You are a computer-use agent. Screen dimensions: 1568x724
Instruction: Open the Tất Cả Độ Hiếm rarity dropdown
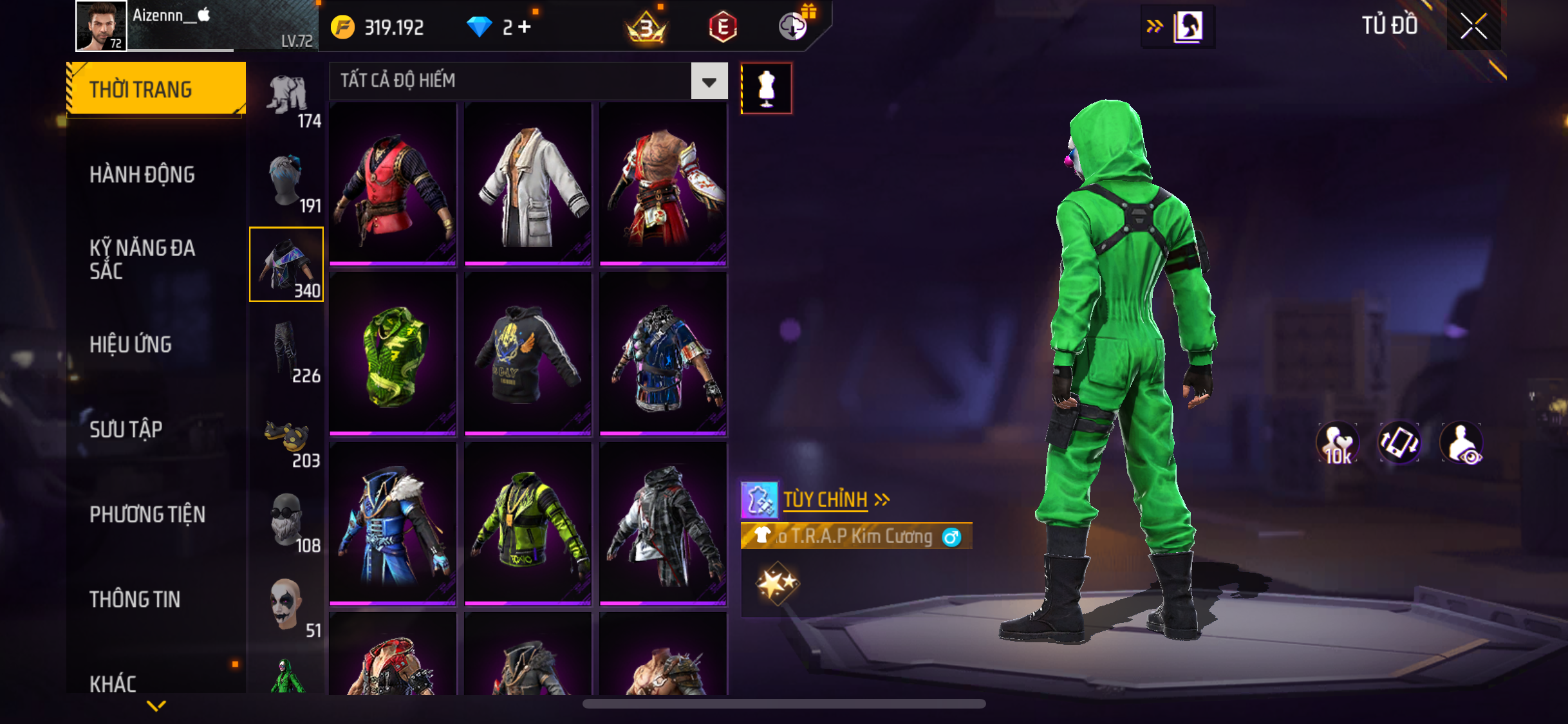(x=709, y=81)
